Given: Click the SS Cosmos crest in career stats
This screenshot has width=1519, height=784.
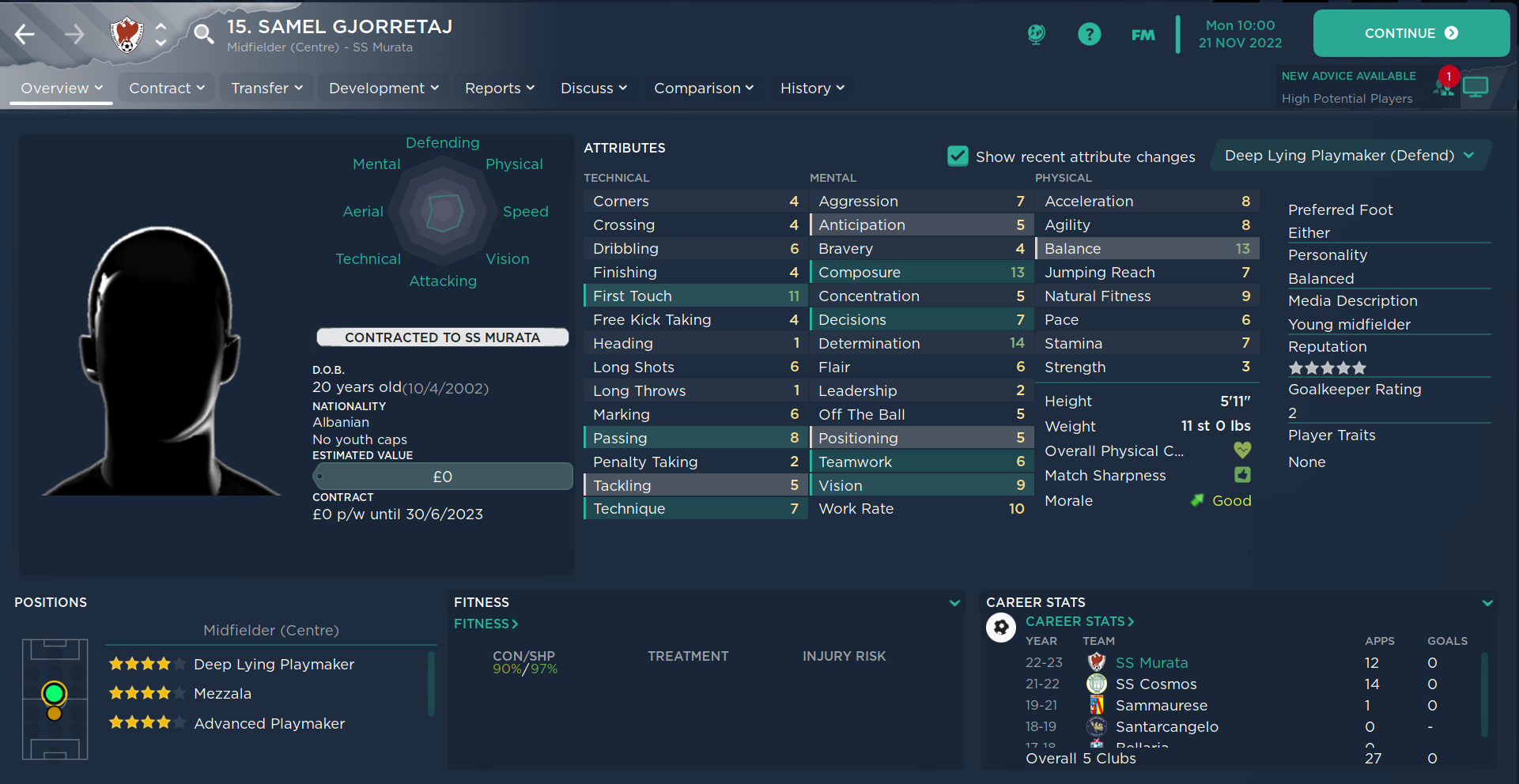Looking at the screenshot, I should [x=1096, y=684].
